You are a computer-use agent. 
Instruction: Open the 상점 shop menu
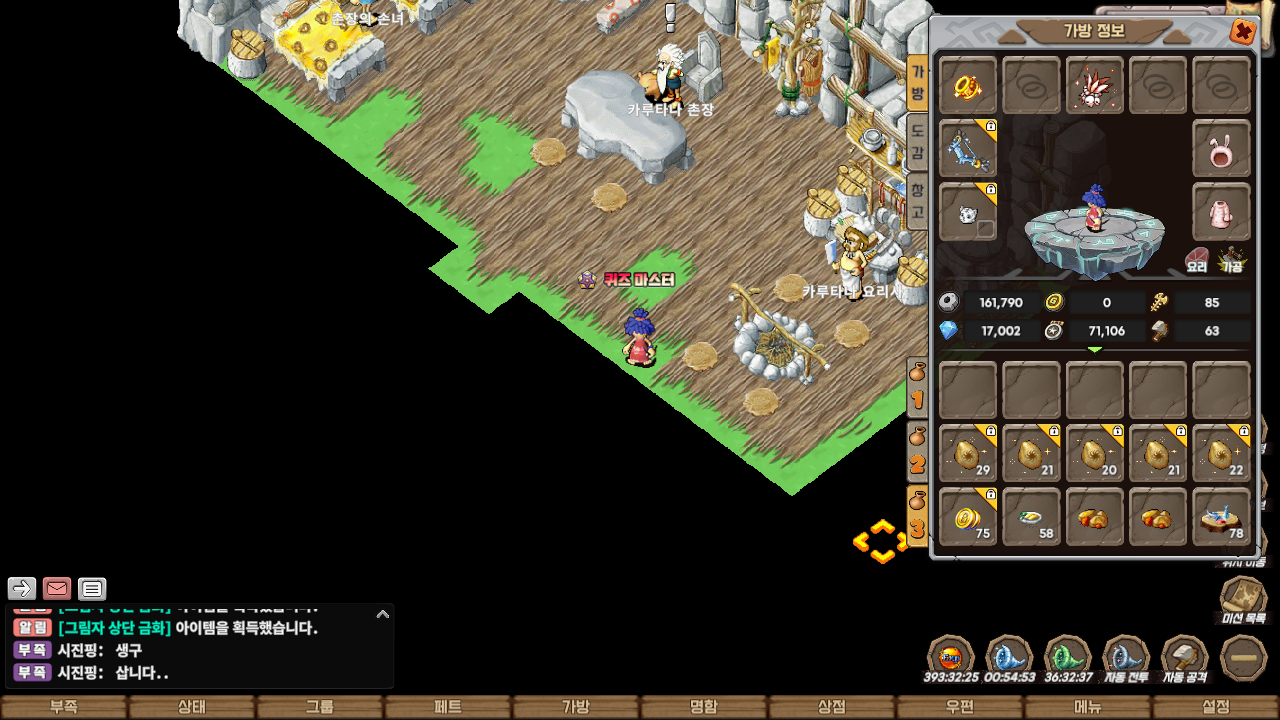[x=831, y=707]
